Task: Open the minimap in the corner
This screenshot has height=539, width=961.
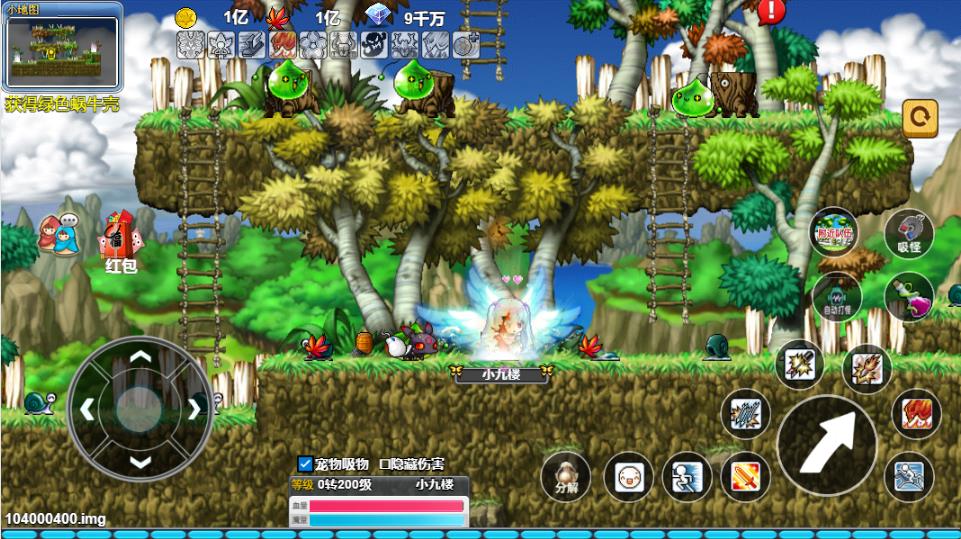Action: (62, 49)
